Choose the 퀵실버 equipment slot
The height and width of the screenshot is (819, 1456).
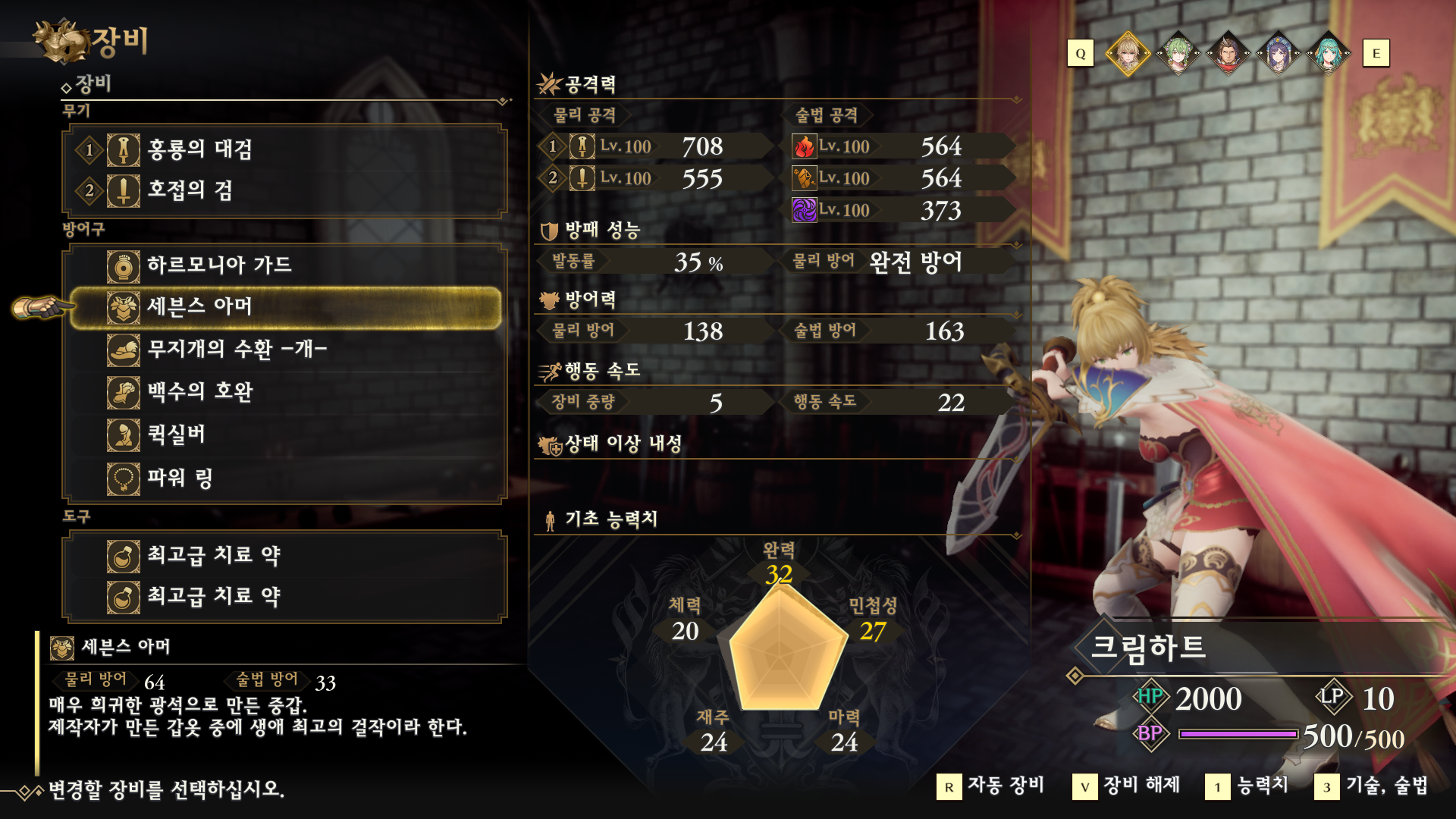click(285, 435)
